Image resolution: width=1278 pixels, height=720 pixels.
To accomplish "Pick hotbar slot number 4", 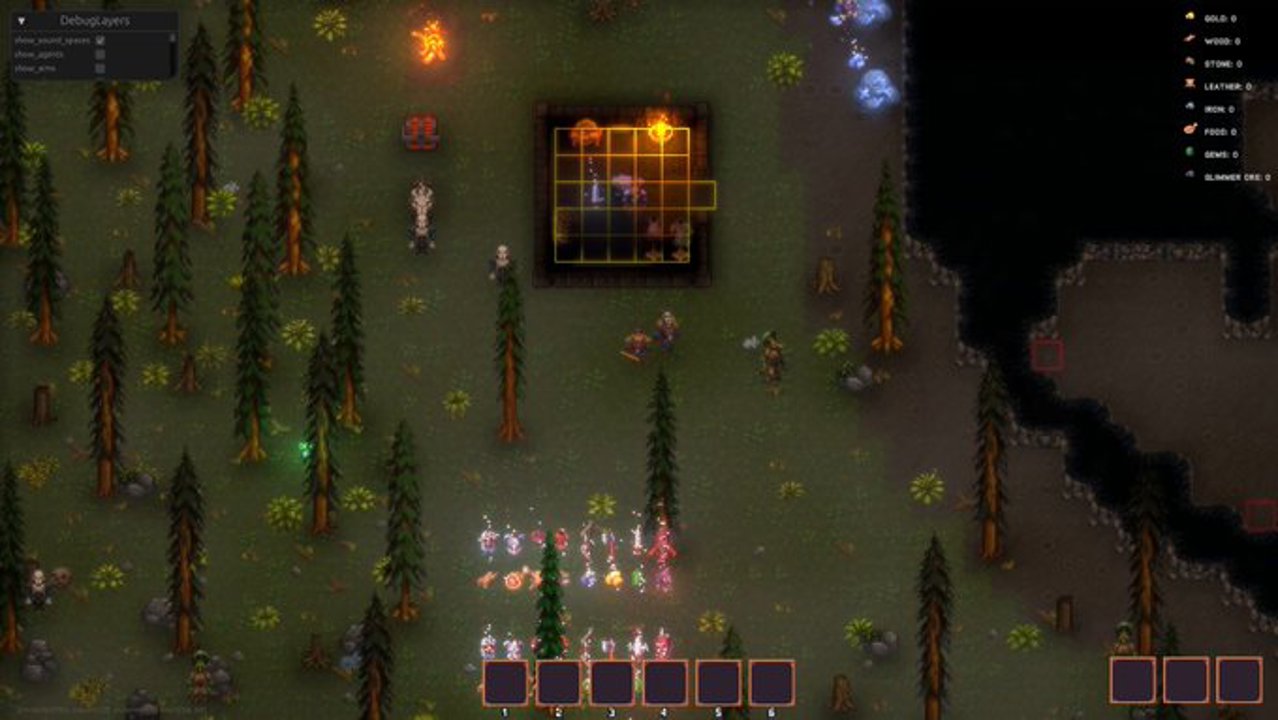I will (665, 682).
